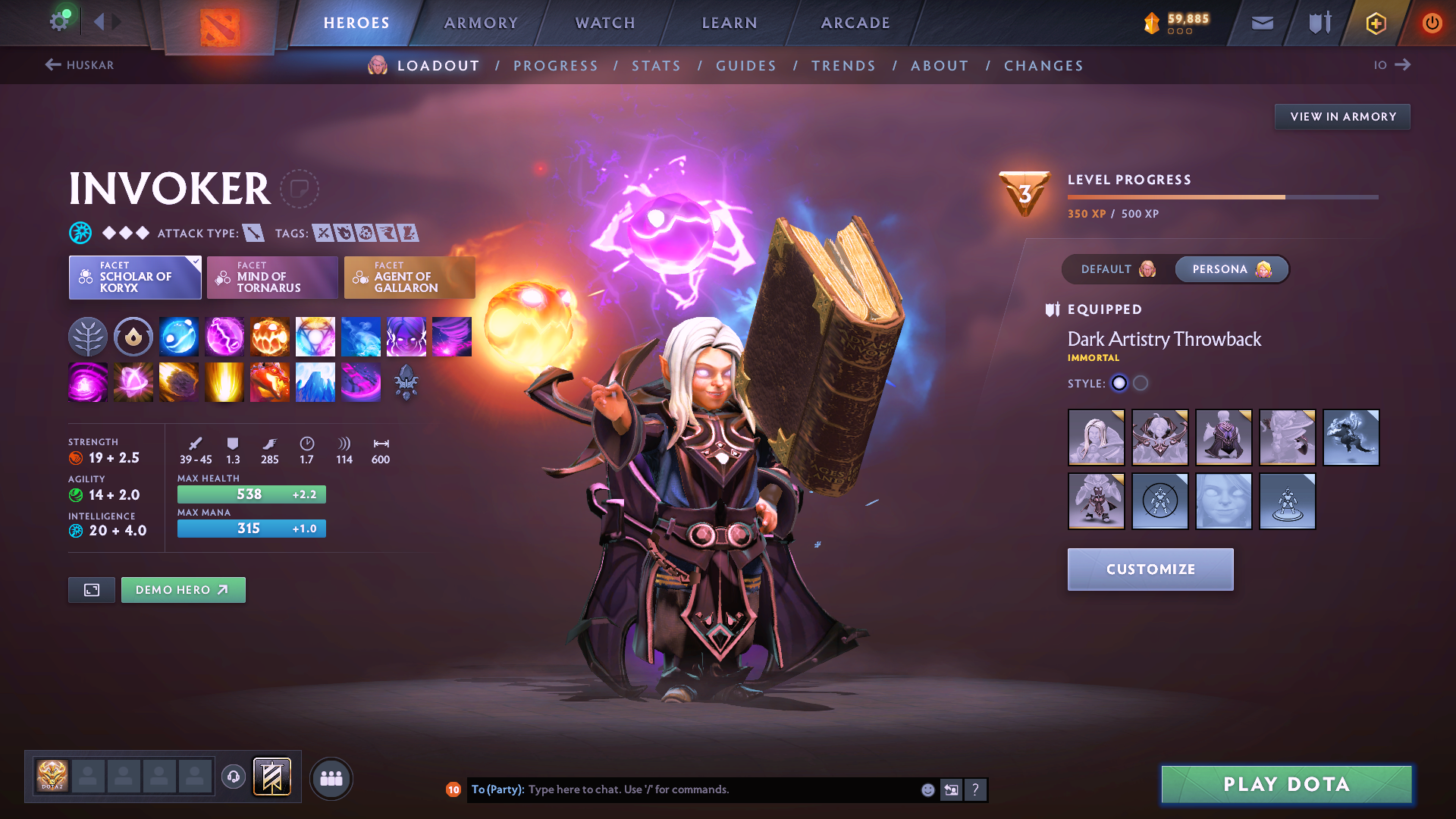Start matchmaking with Play Dota
1456x819 pixels.
[1286, 784]
